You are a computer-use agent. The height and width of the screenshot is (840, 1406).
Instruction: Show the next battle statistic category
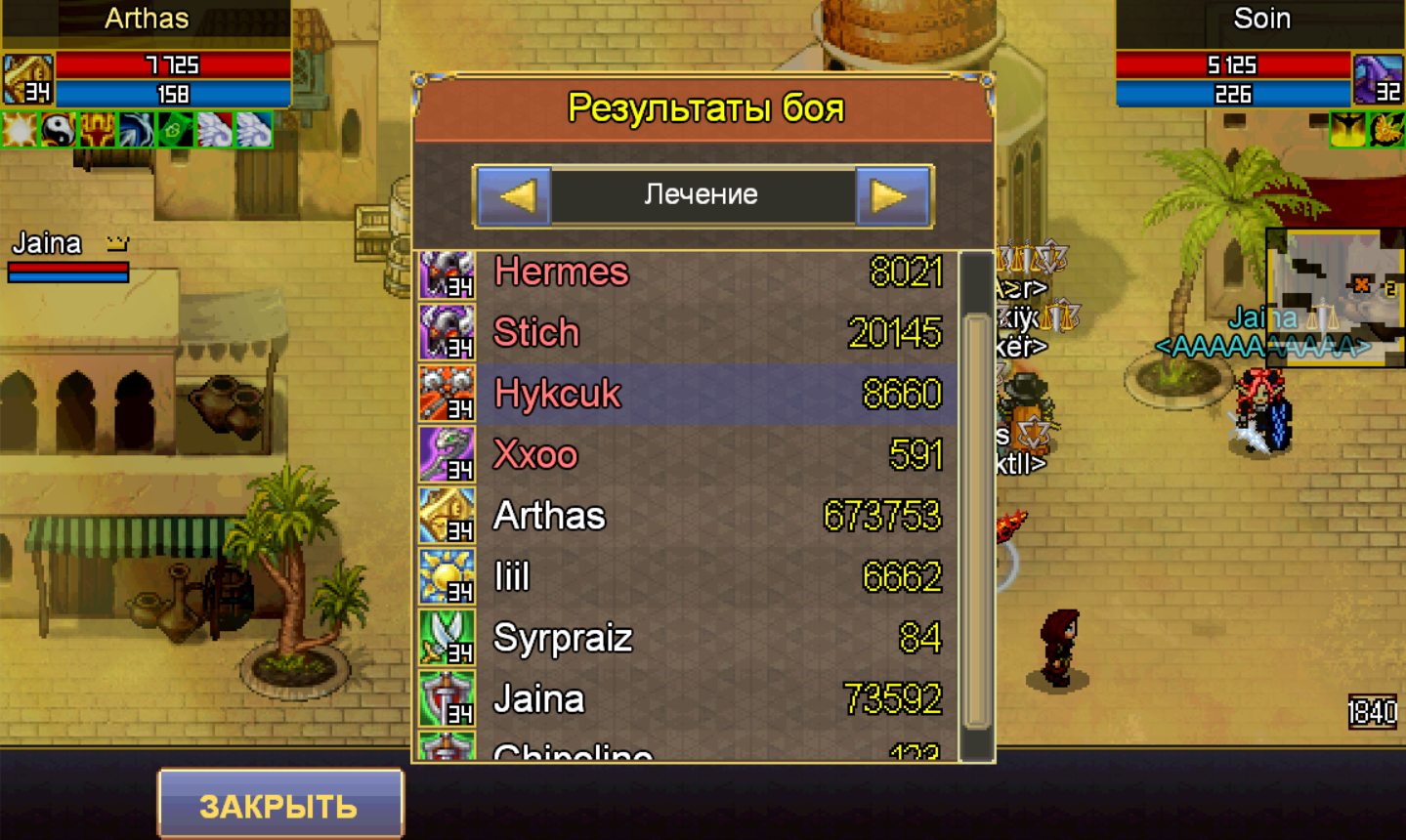click(891, 196)
